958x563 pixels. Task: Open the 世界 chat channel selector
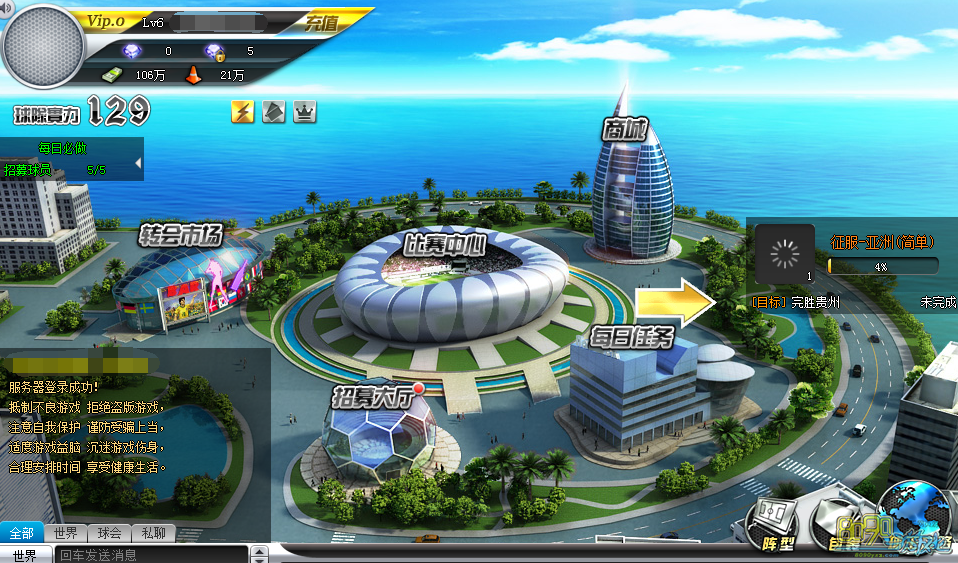pyautogui.click(x=25, y=555)
